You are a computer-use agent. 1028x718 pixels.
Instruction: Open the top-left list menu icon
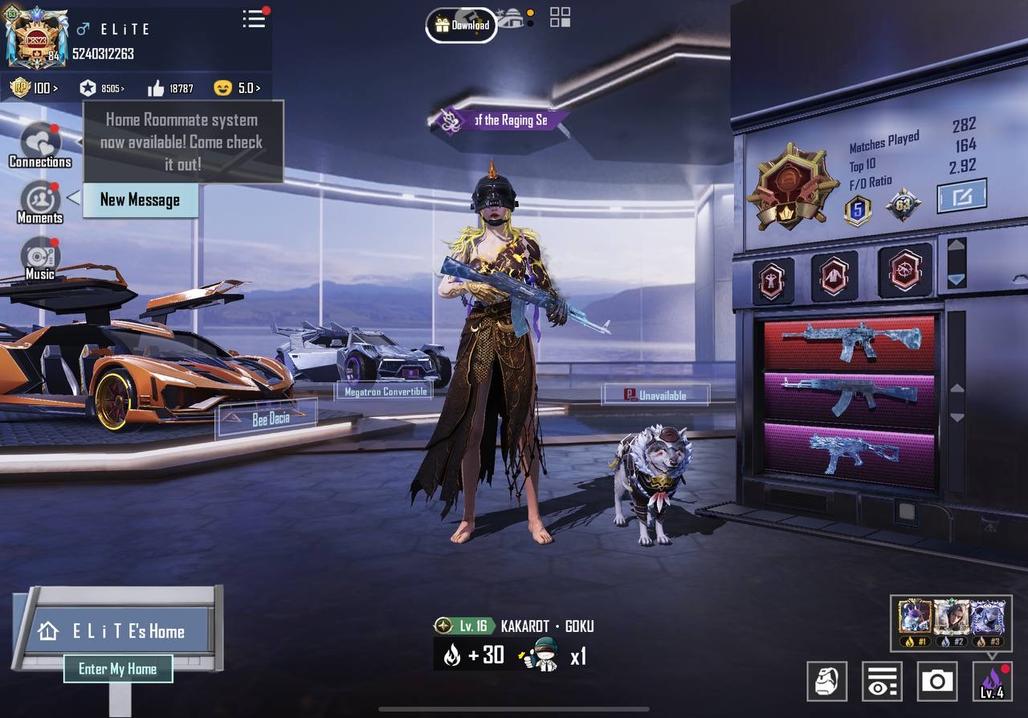(254, 19)
